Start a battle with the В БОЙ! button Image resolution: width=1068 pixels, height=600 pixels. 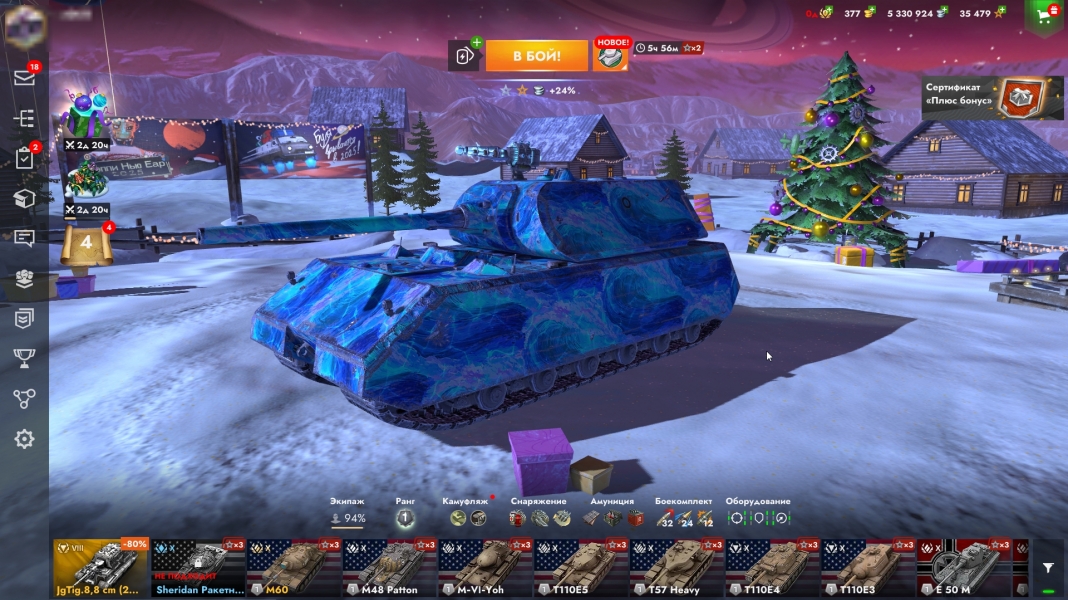536,56
